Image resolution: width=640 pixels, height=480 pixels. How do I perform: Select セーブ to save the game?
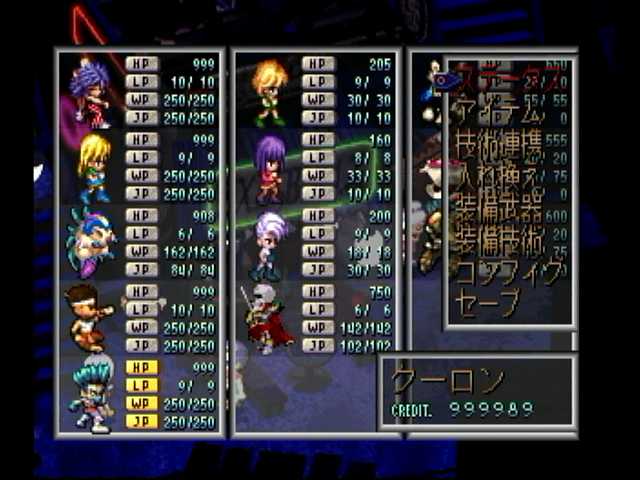pyautogui.click(x=488, y=302)
